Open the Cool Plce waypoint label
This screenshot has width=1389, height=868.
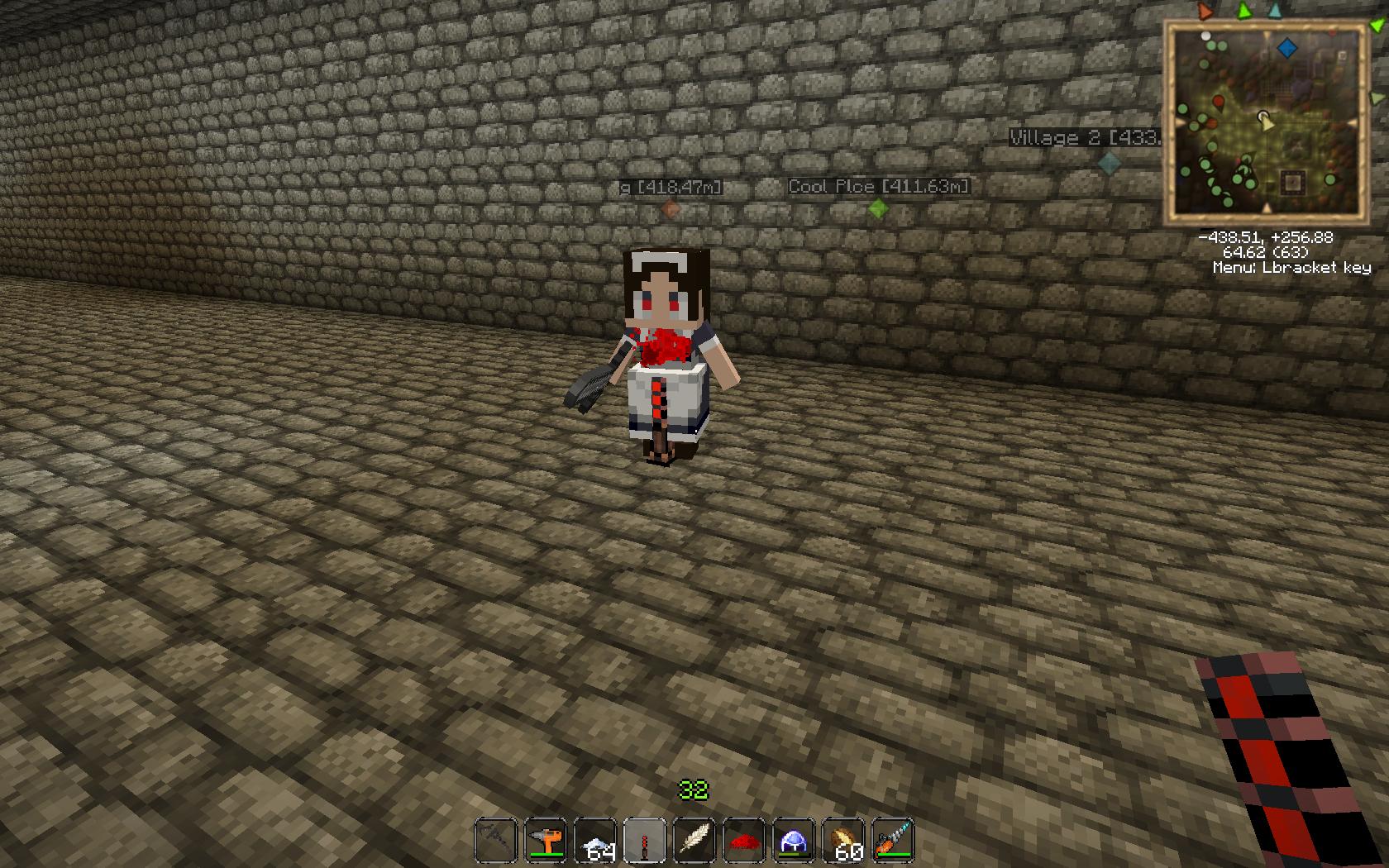(x=879, y=187)
